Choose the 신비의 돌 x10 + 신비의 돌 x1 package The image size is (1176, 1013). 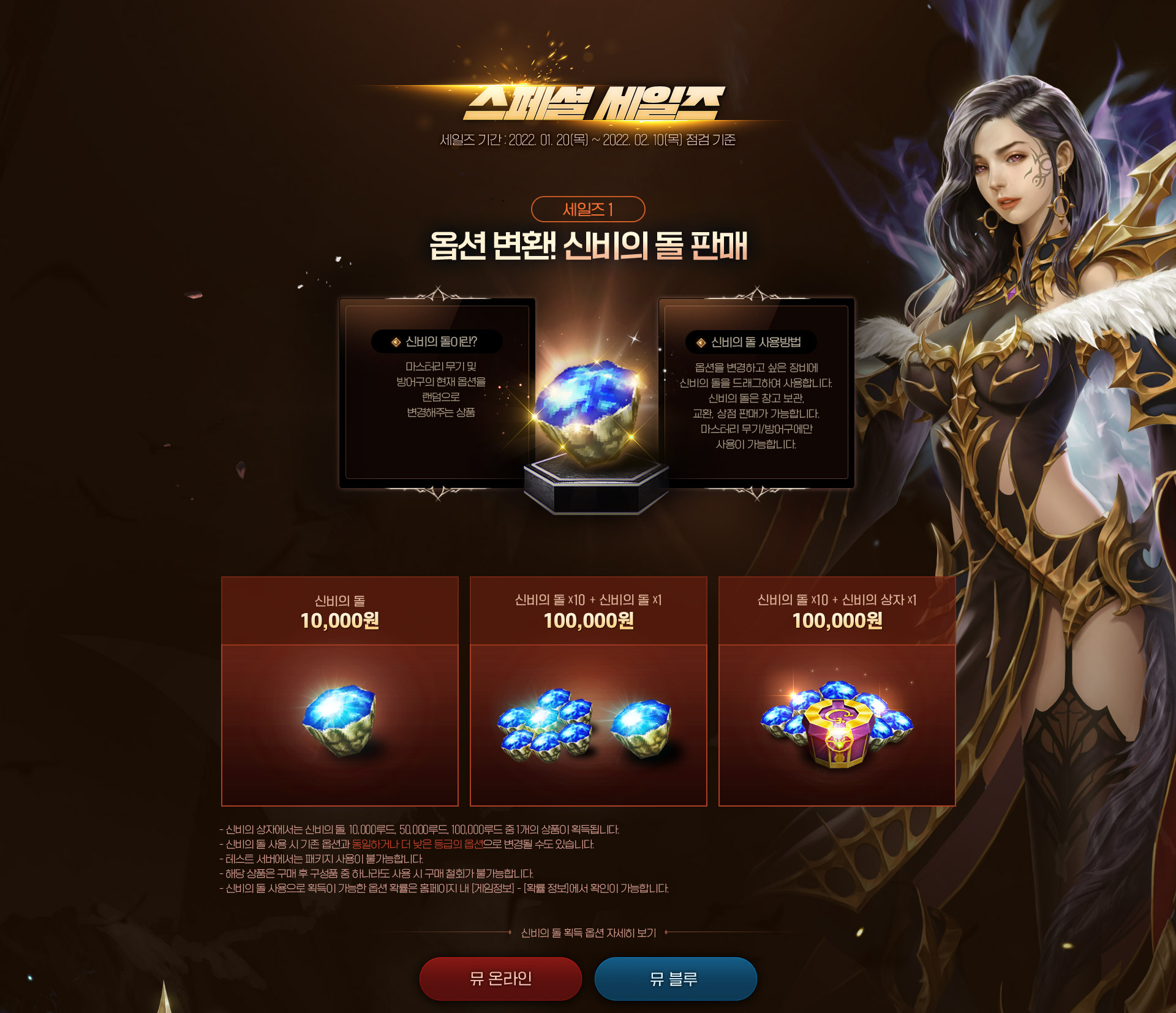tap(588, 691)
